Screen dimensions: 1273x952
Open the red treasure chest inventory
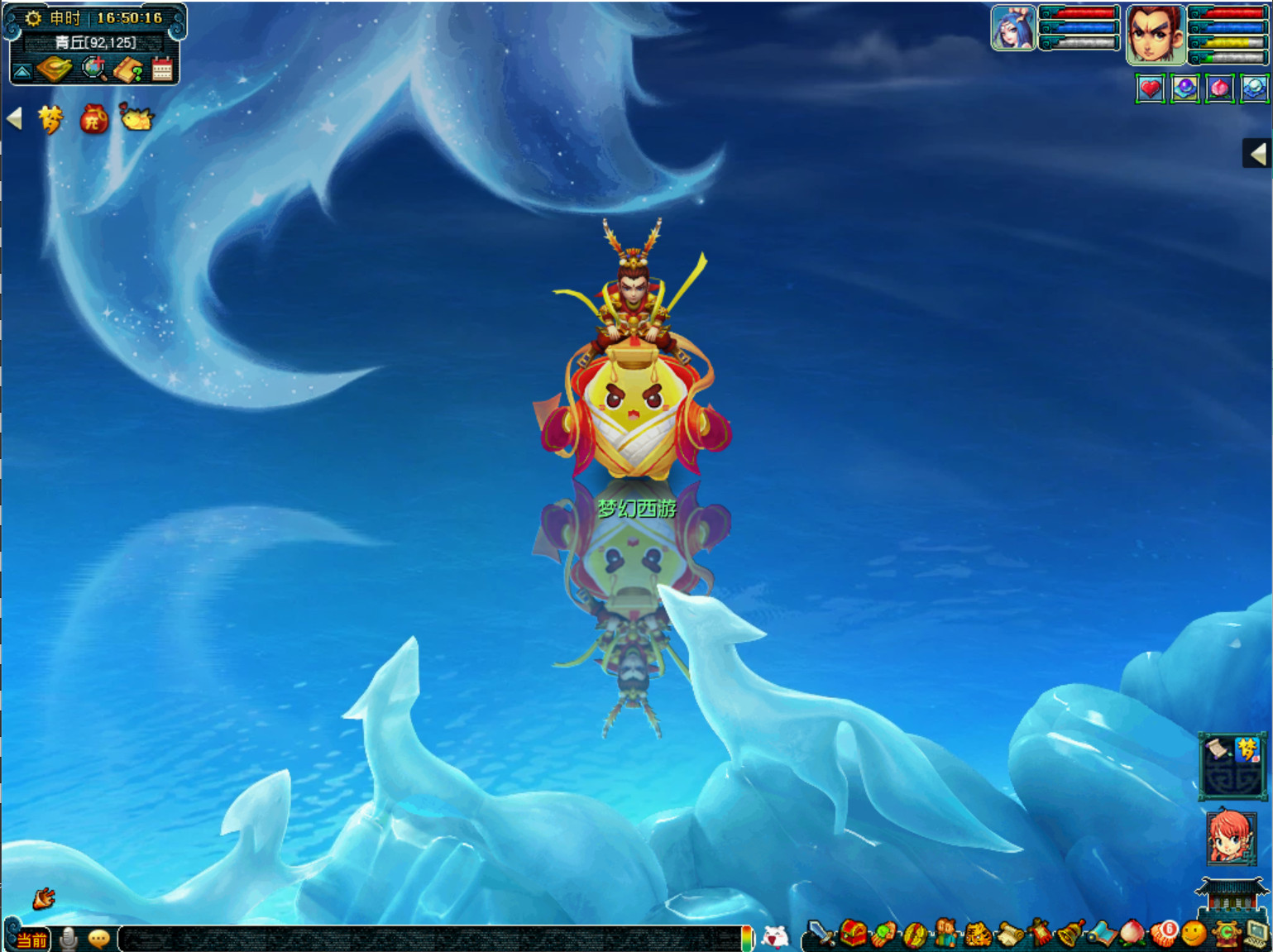(854, 935)
